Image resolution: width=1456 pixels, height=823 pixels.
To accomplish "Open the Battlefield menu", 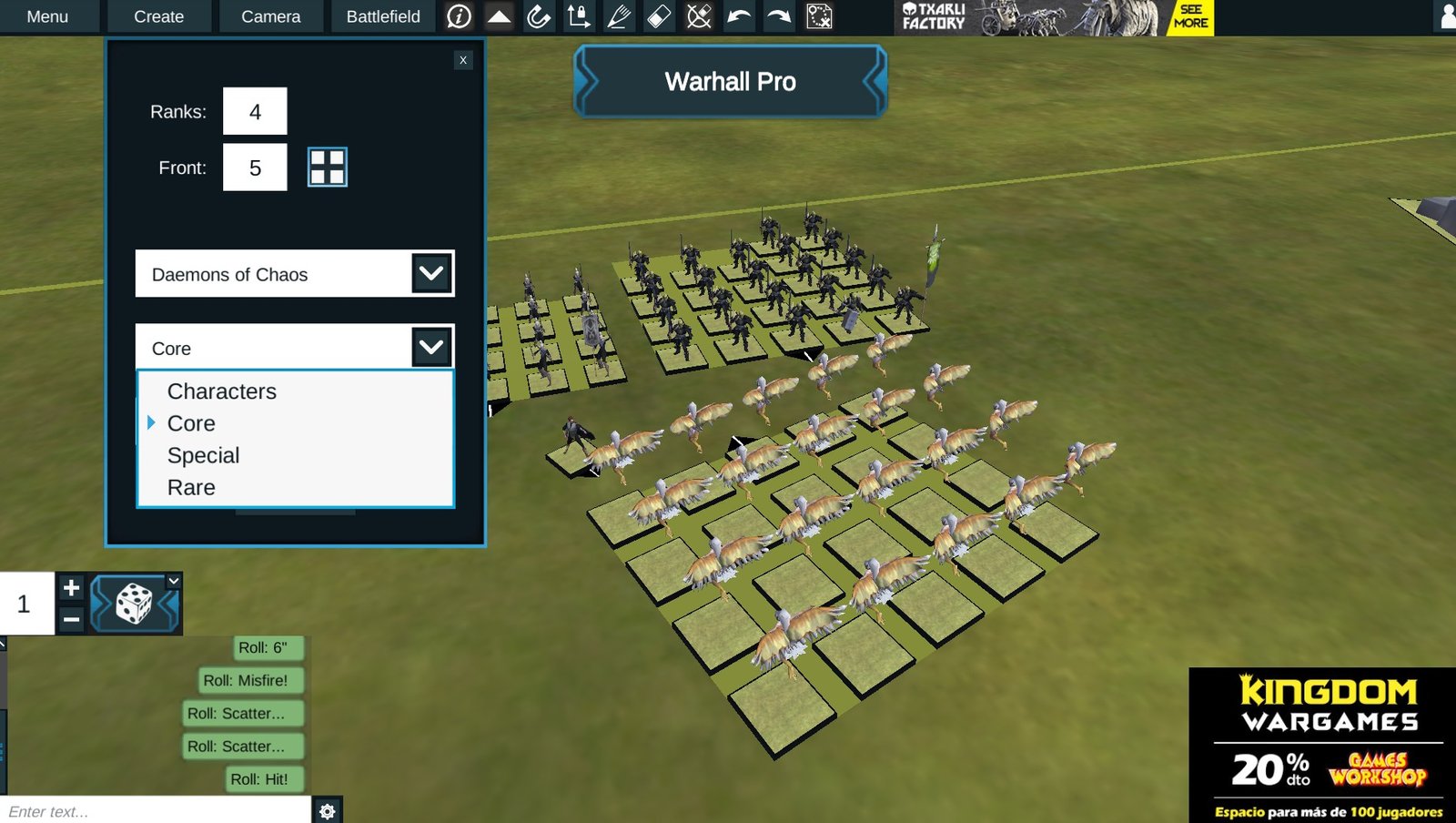I will (382, 15).
